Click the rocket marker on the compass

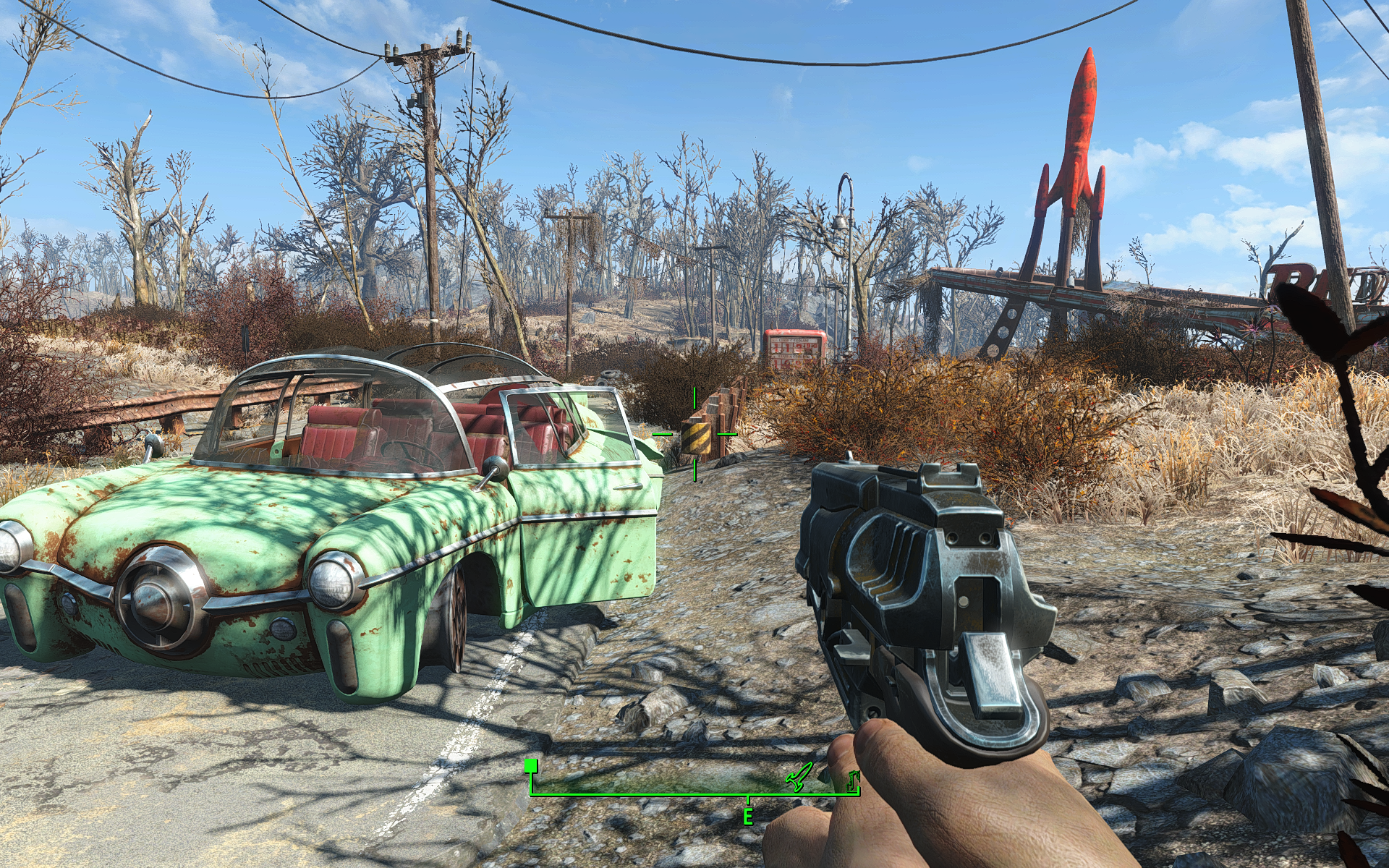(798, 777)
